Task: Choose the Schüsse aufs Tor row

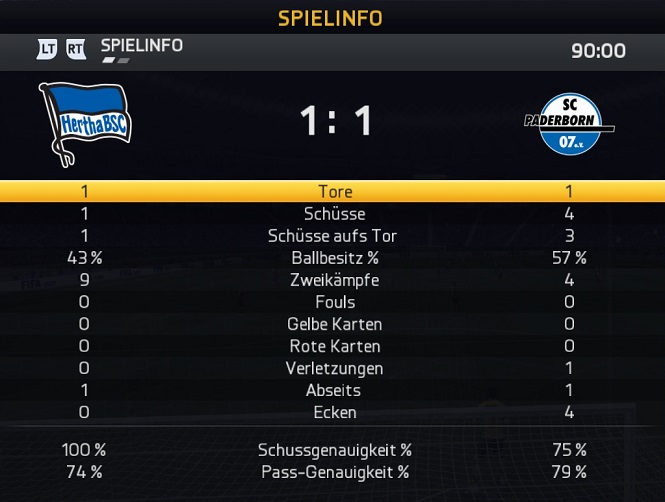Action: click(x=334, y=236)
